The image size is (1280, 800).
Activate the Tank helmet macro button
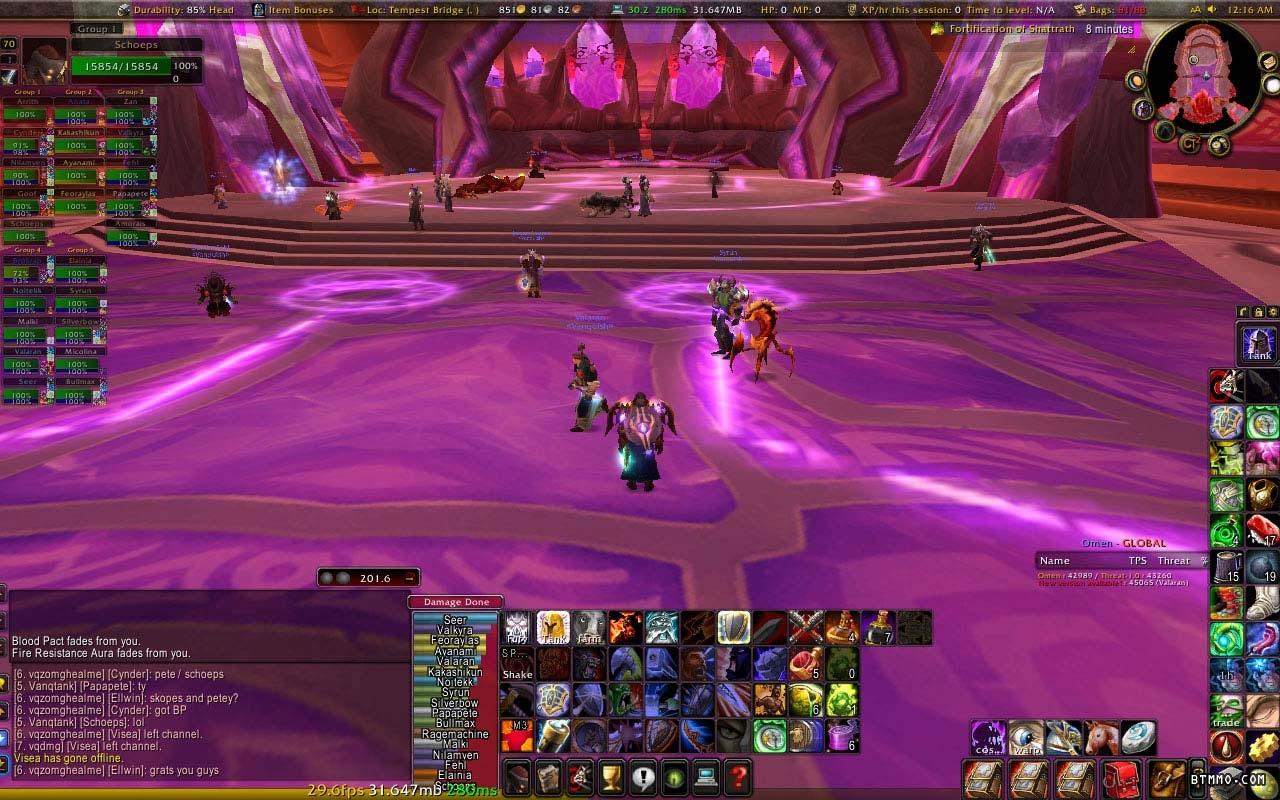[x=1259, y=343]
